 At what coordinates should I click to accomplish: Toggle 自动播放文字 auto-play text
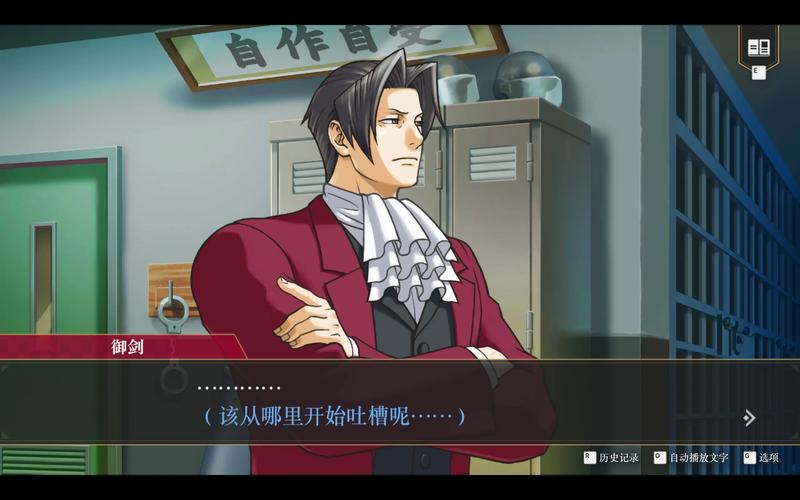(x=691, y=457)
